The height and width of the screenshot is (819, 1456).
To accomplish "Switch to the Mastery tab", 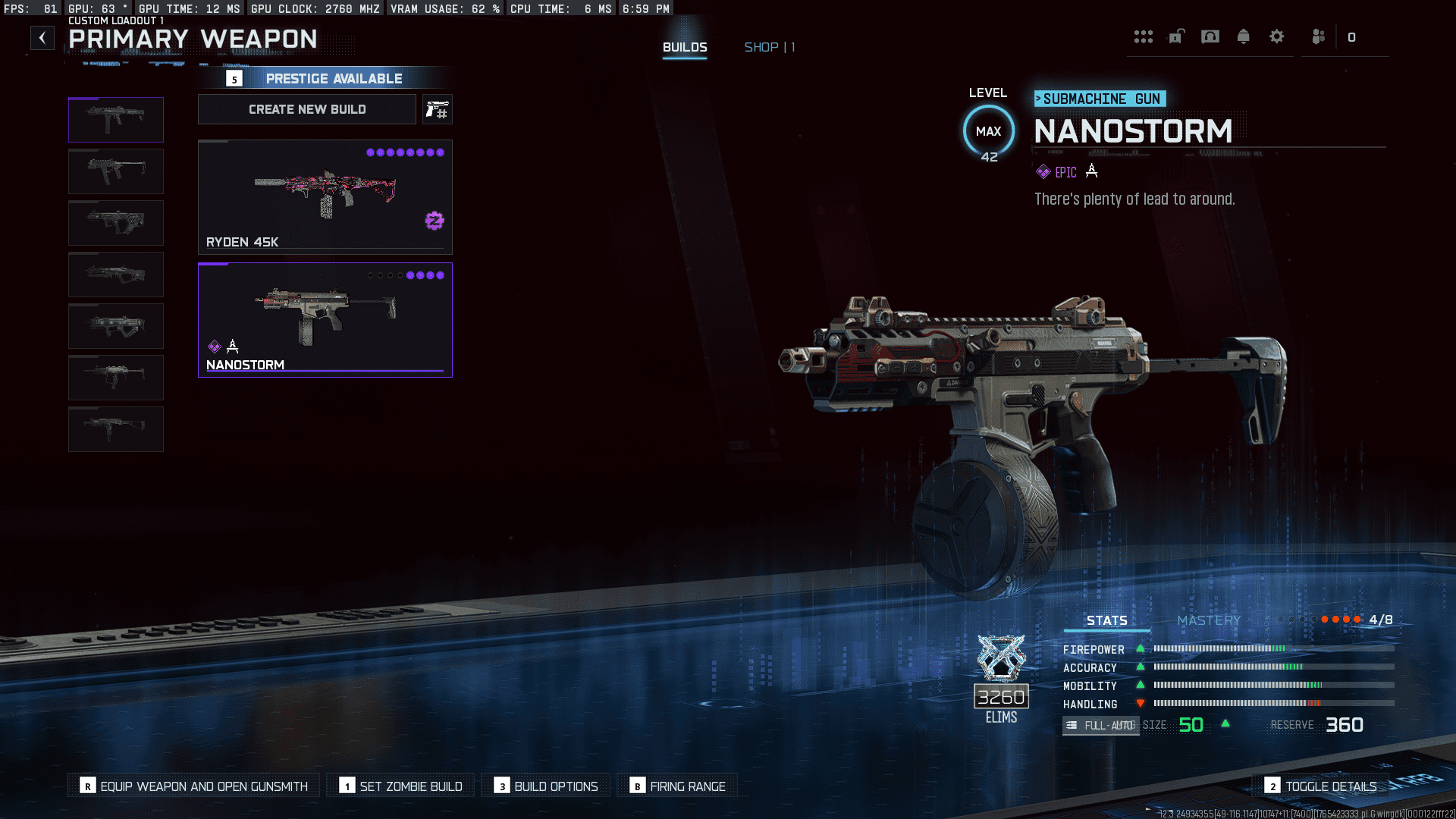I will coord(1209,620).
